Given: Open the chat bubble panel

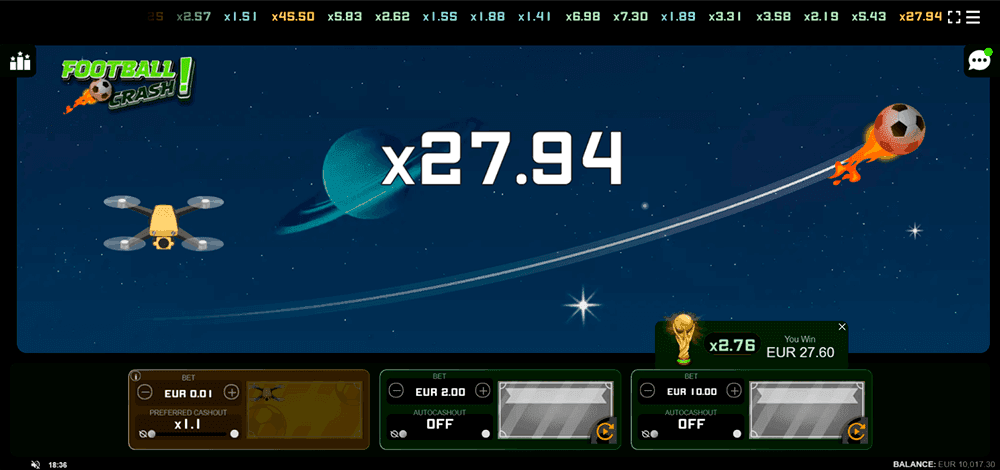Looking at the screenshot, I should [x=978, y=61].
